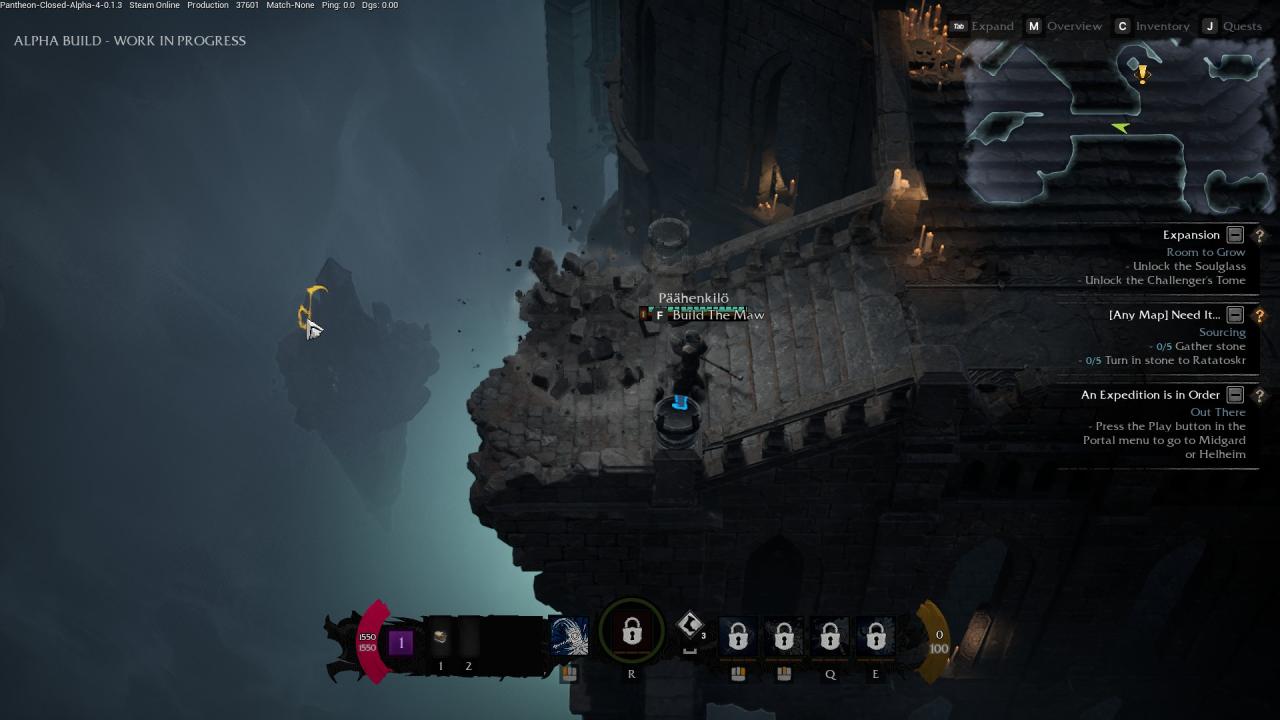Viewport: 1280px width, 720px height.
Task: Activate the white claw slash ability
Action: [x=569, y=636]
